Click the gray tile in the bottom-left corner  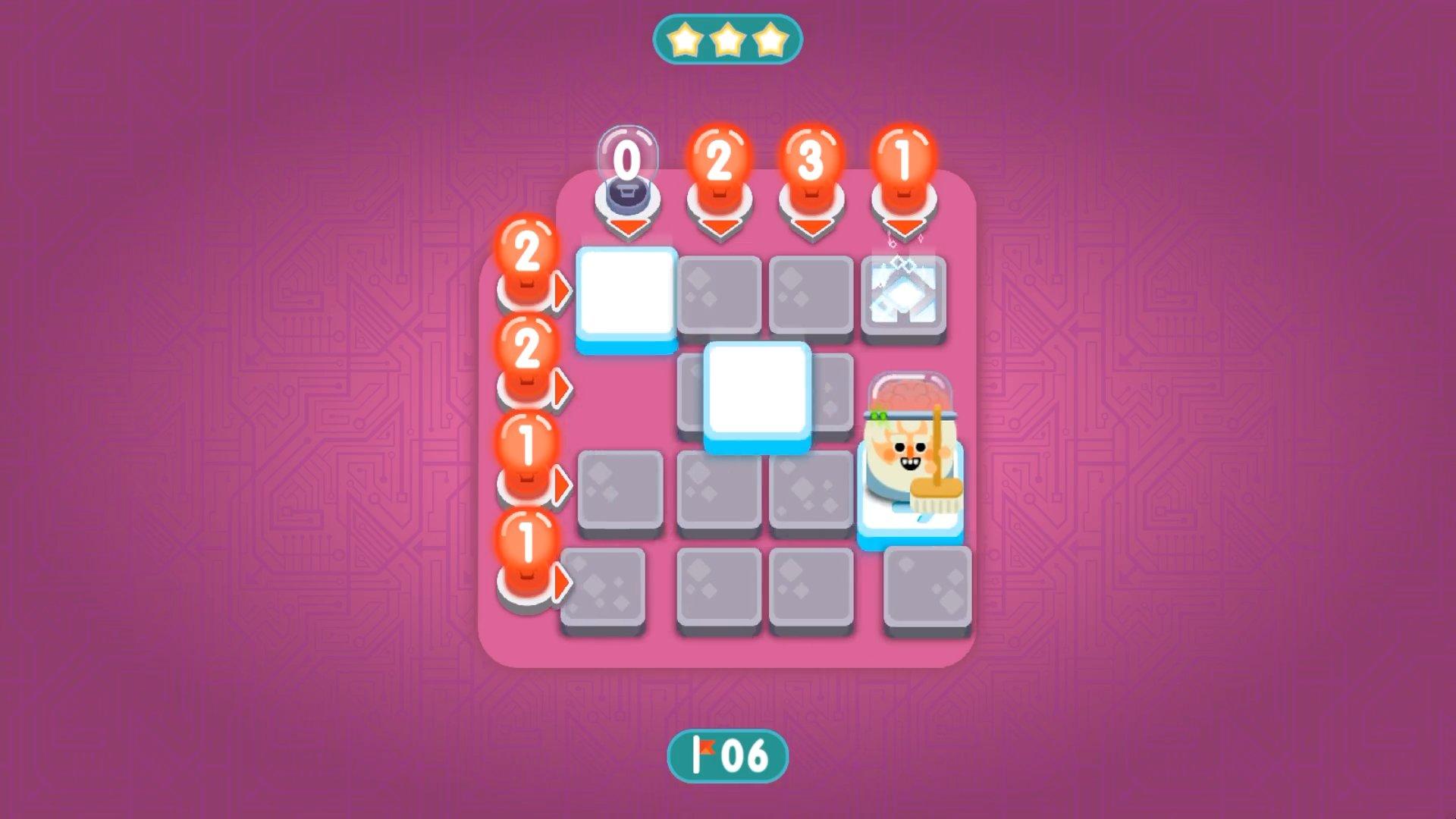(601, 588)
